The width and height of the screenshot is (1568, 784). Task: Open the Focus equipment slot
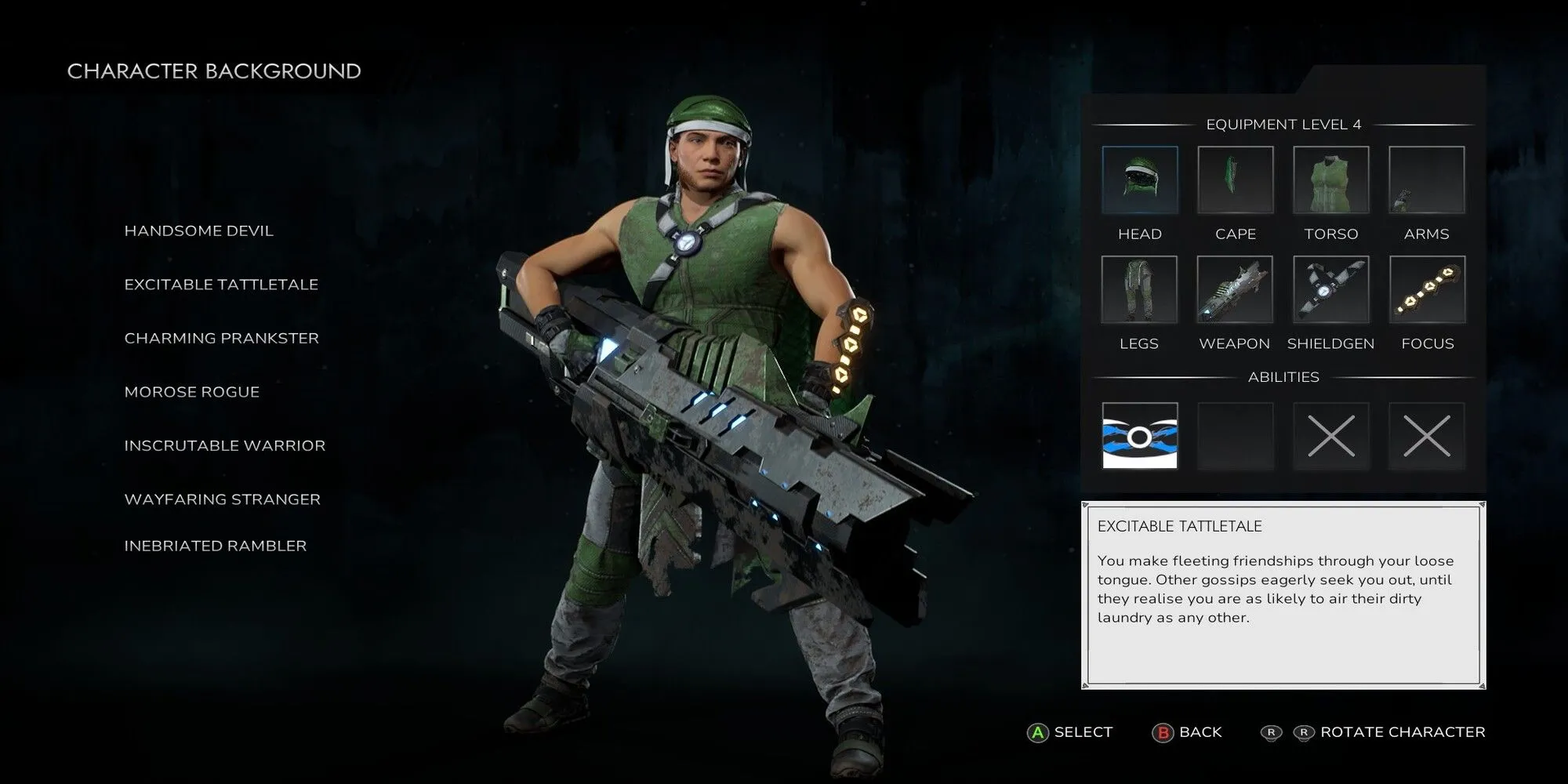1426,289
